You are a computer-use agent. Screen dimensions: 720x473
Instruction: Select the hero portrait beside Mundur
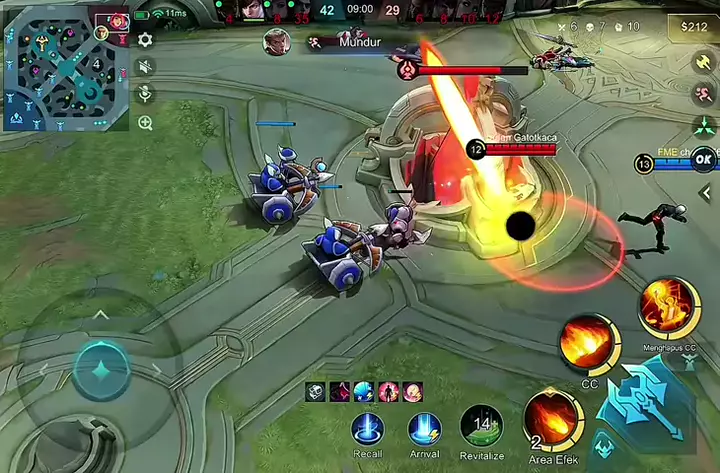pyautogui.click(x=277, y=42)
